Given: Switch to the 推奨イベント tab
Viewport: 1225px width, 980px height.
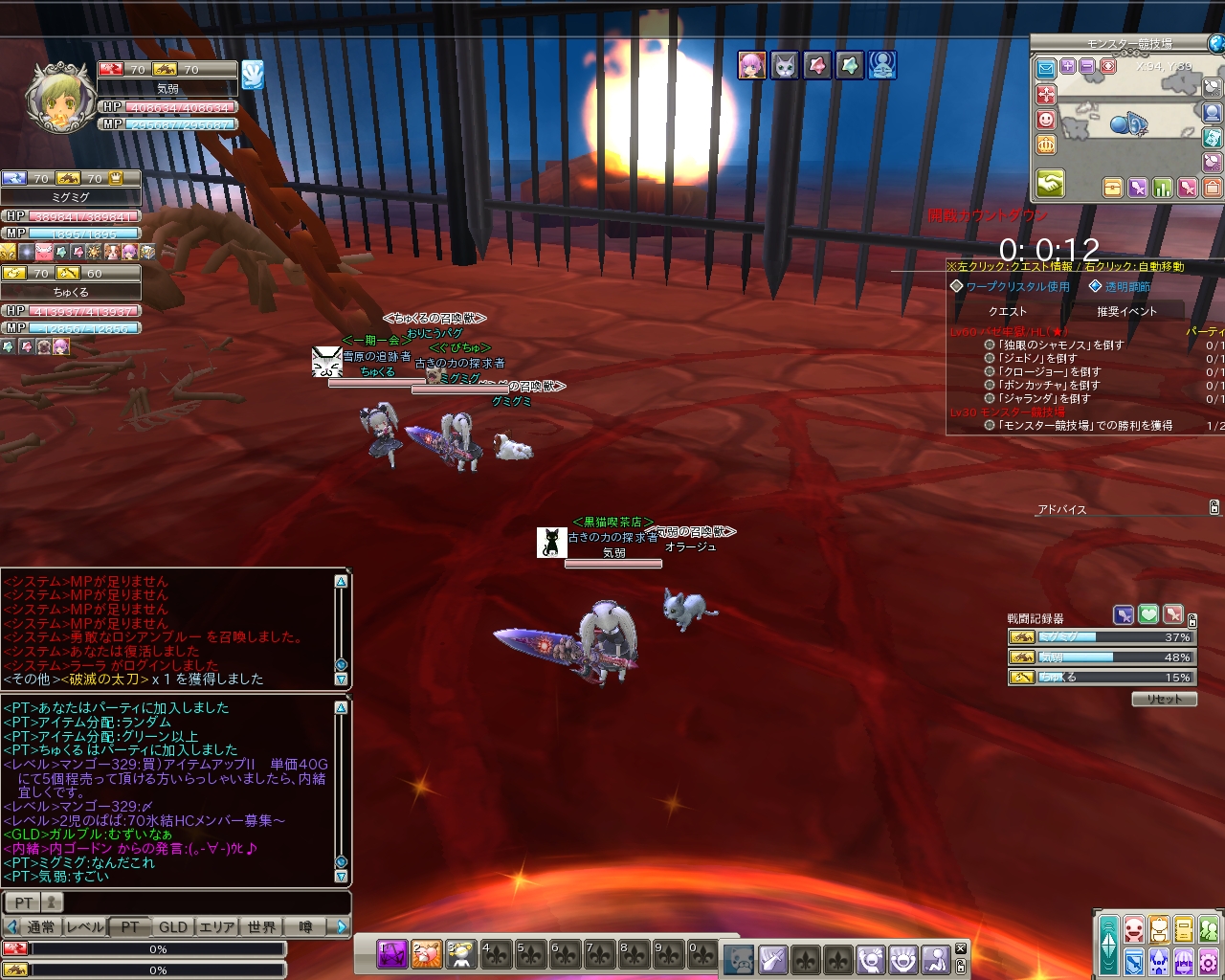Looking at the screenshot, I should click(1126, 311).
